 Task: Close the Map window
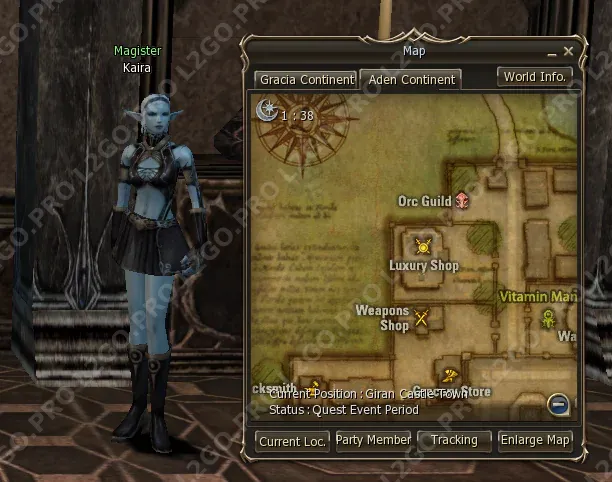pos(568,51)
